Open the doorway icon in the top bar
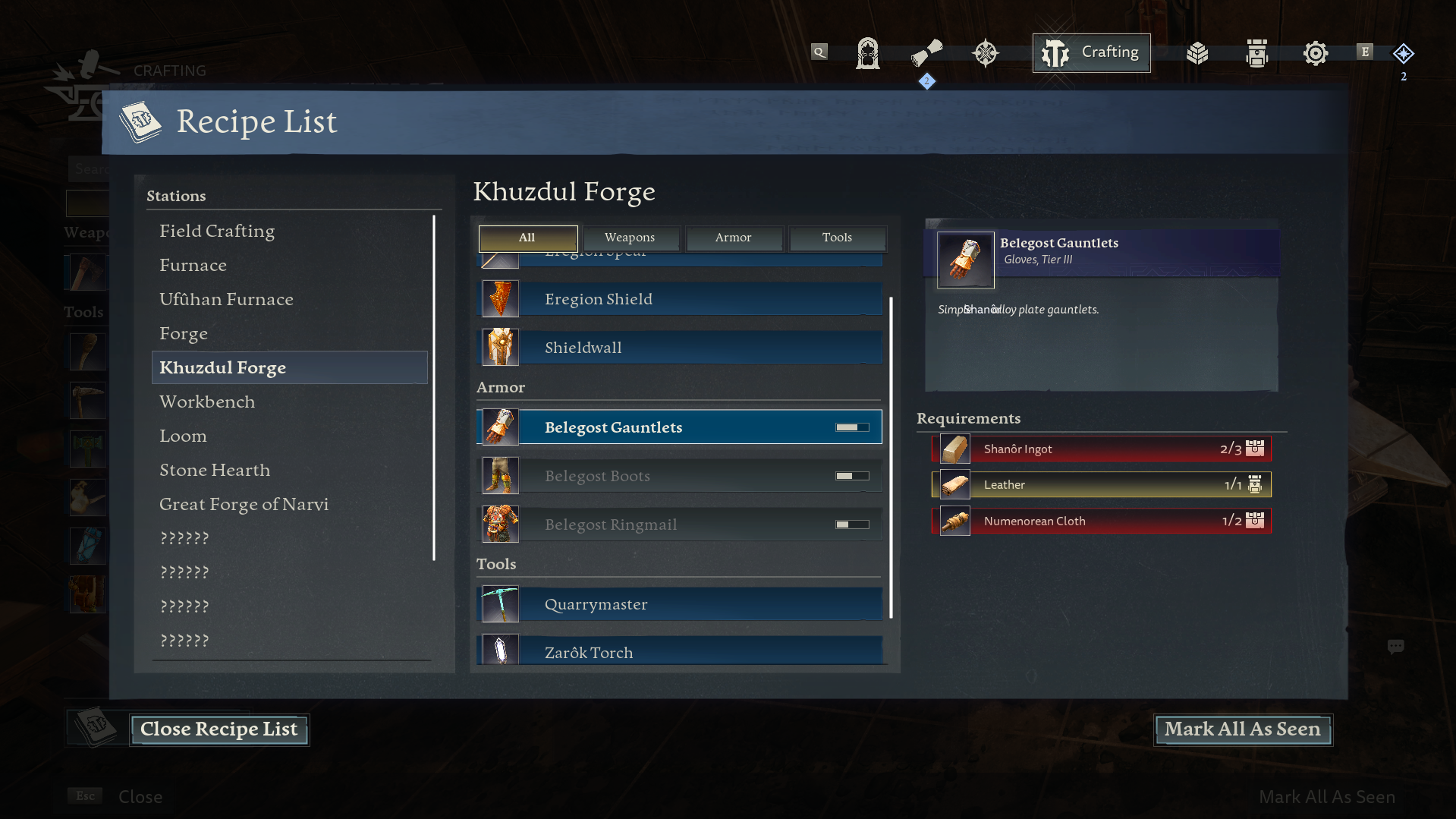The height and width of the screenshot is (819, 1456). point(867,53)
